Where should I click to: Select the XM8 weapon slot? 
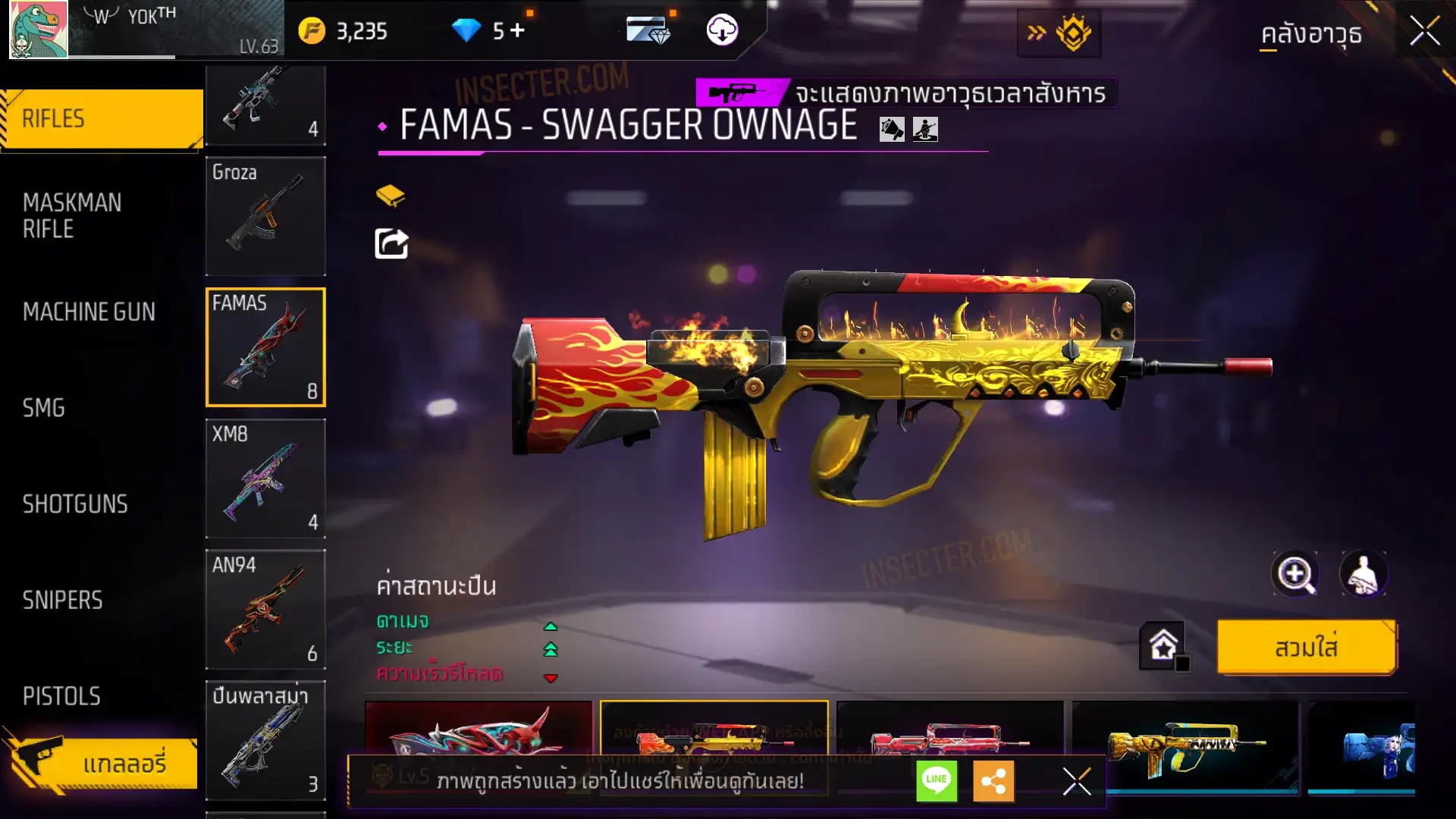[265, 479]
